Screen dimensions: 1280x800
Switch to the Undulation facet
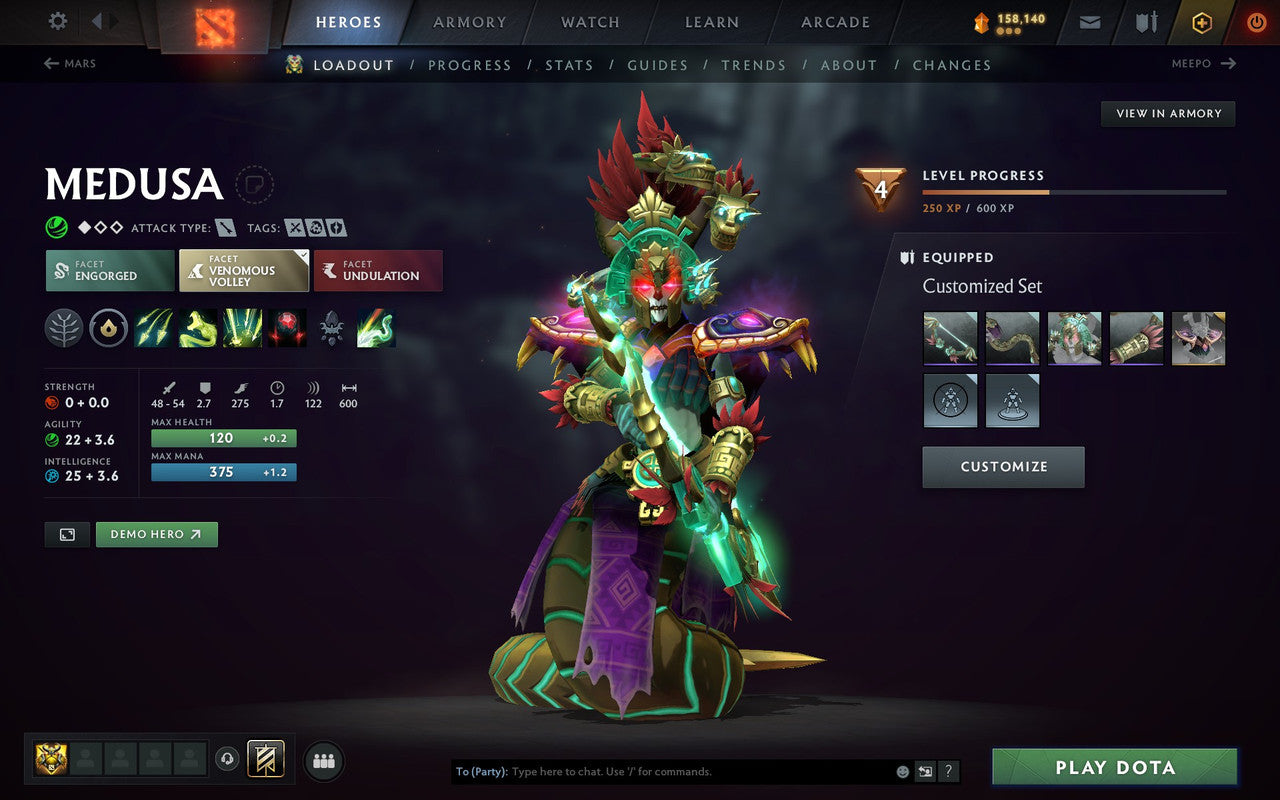coord(378,270)
